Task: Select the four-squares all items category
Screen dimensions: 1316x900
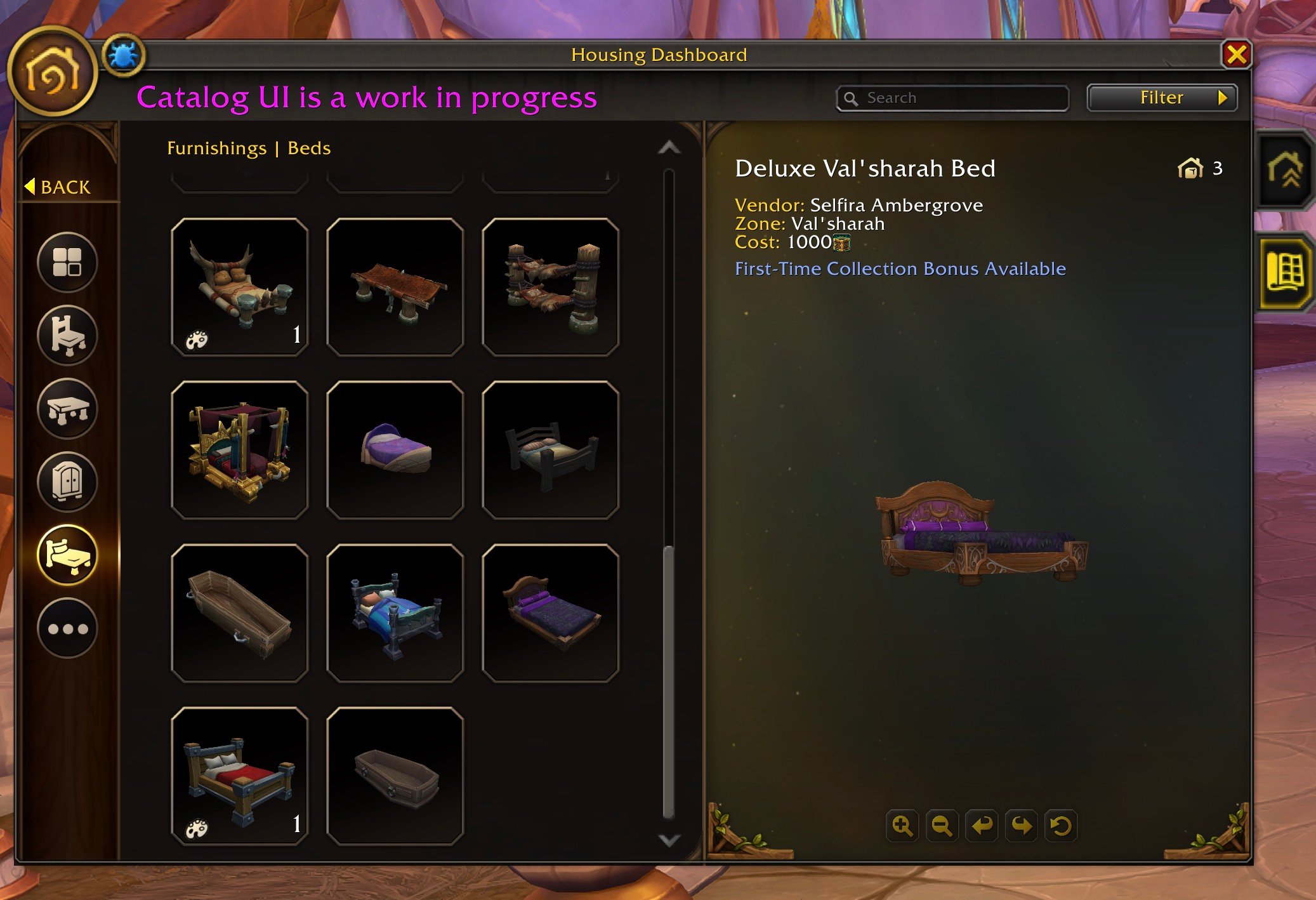Action: coord(67,261)
